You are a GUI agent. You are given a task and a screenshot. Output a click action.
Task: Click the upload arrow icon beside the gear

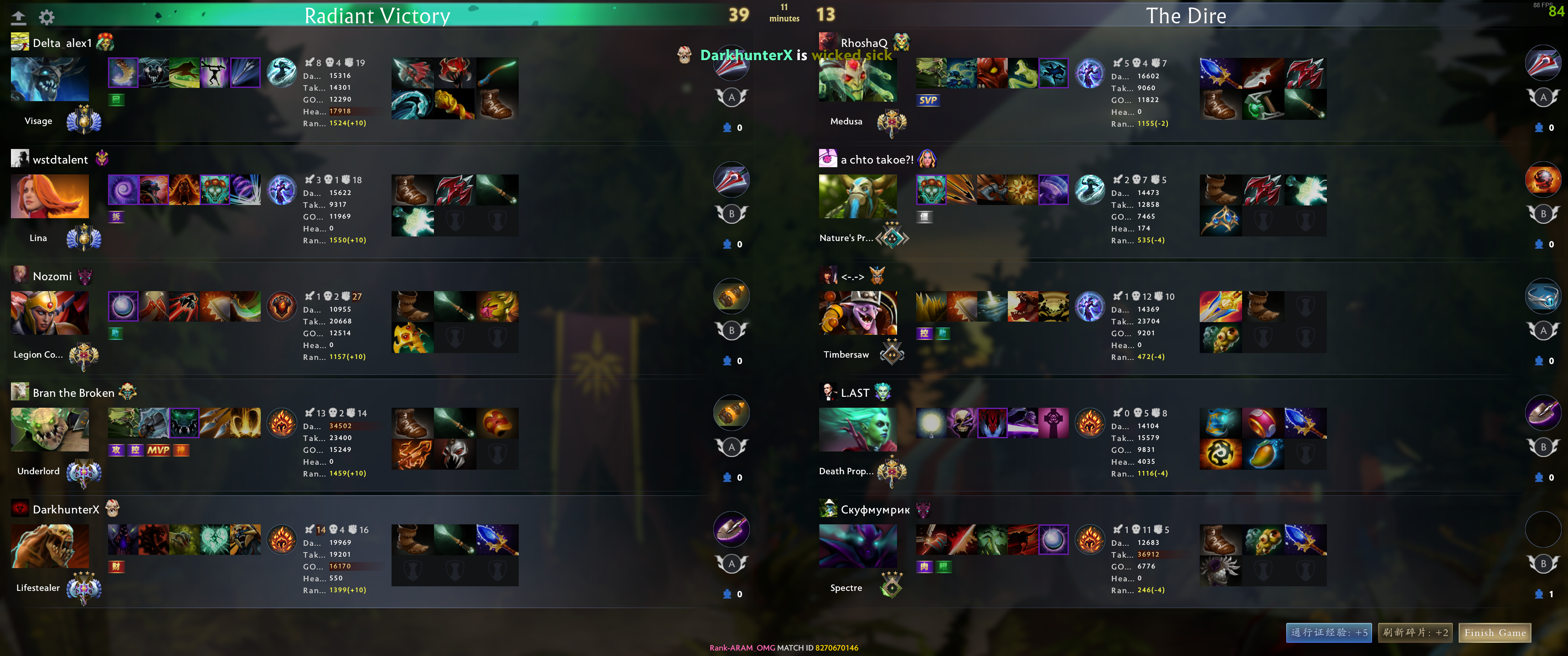point(19,17)
